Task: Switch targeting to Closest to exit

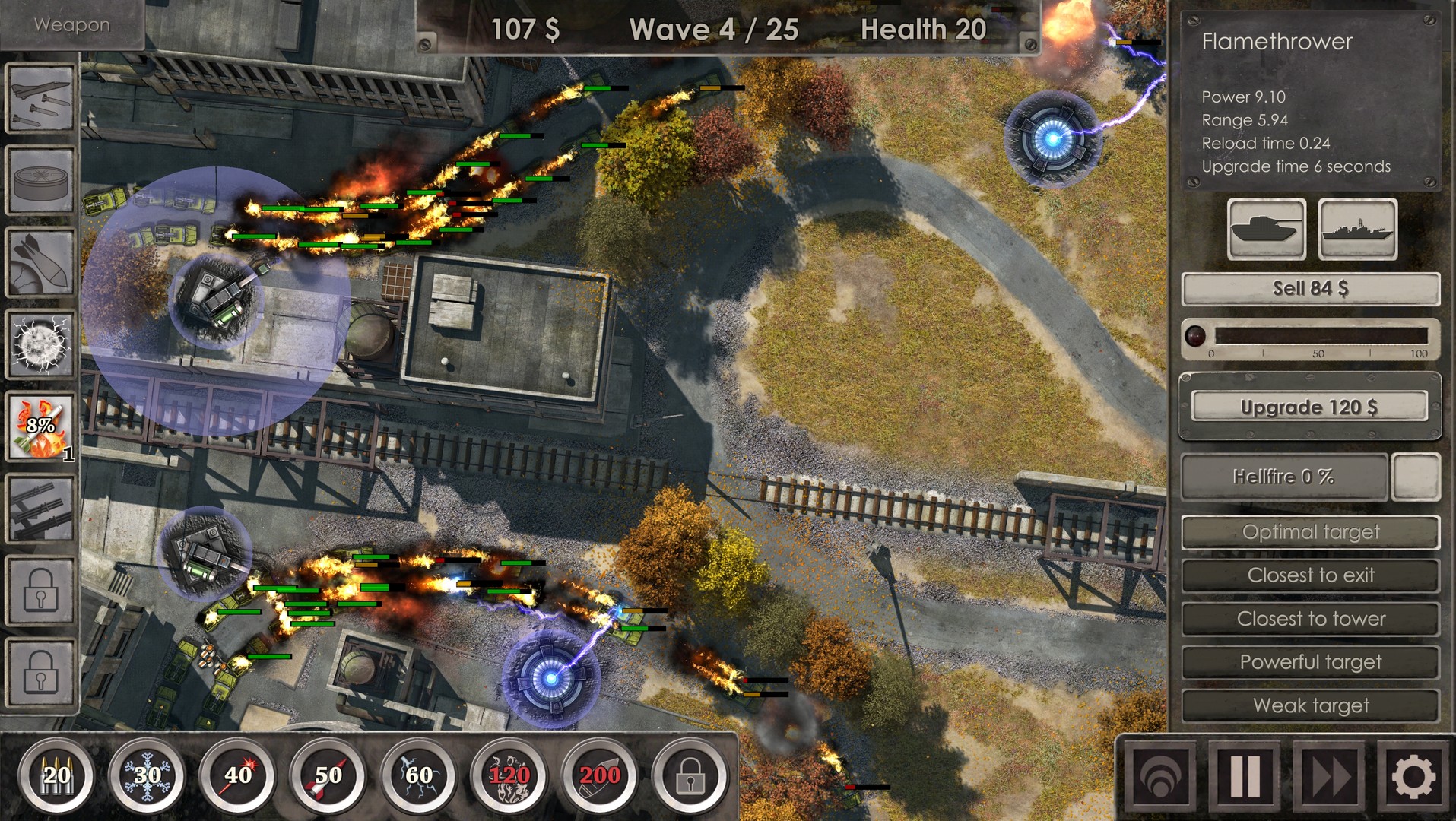Action: (1310, 575)
